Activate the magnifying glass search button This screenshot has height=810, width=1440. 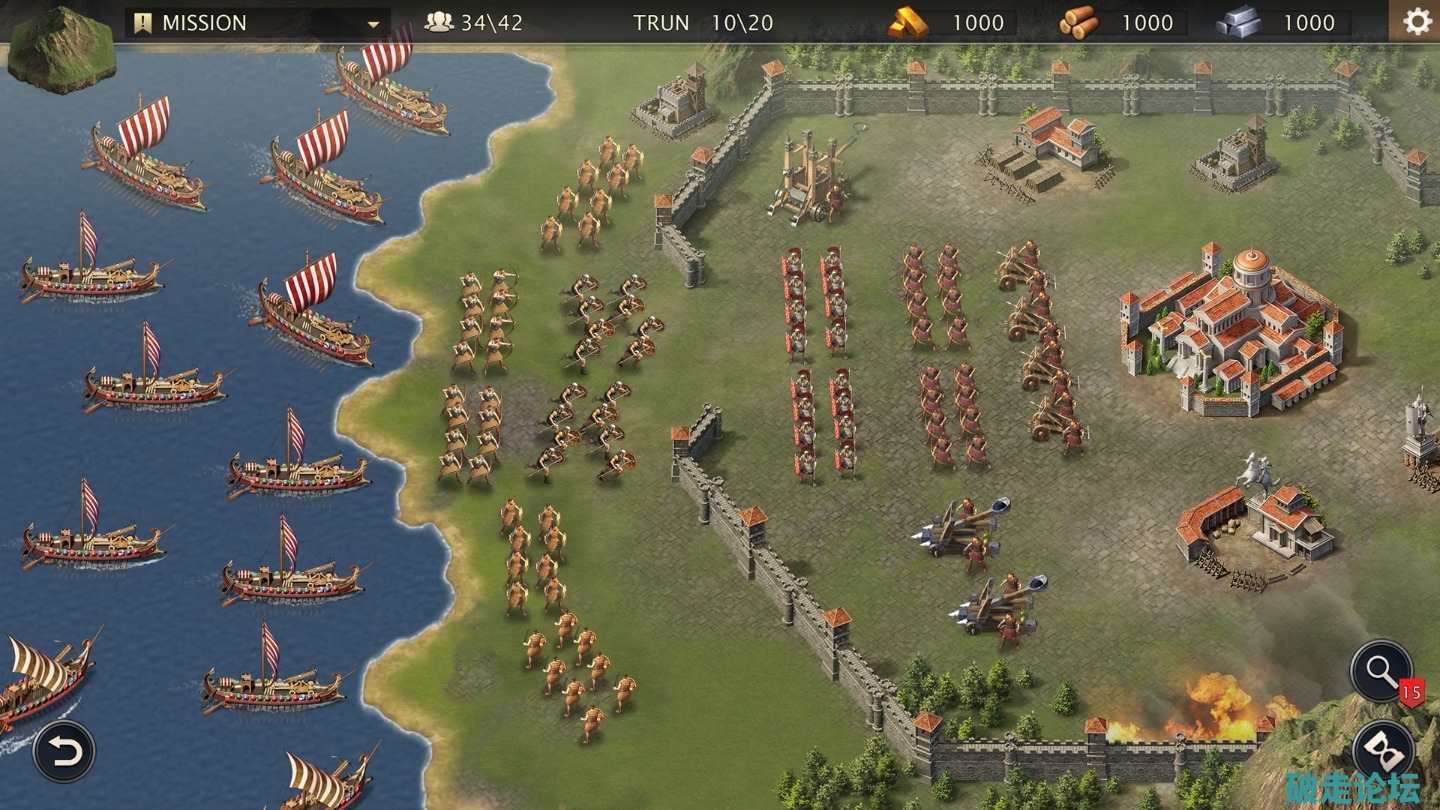point(1381,670)
